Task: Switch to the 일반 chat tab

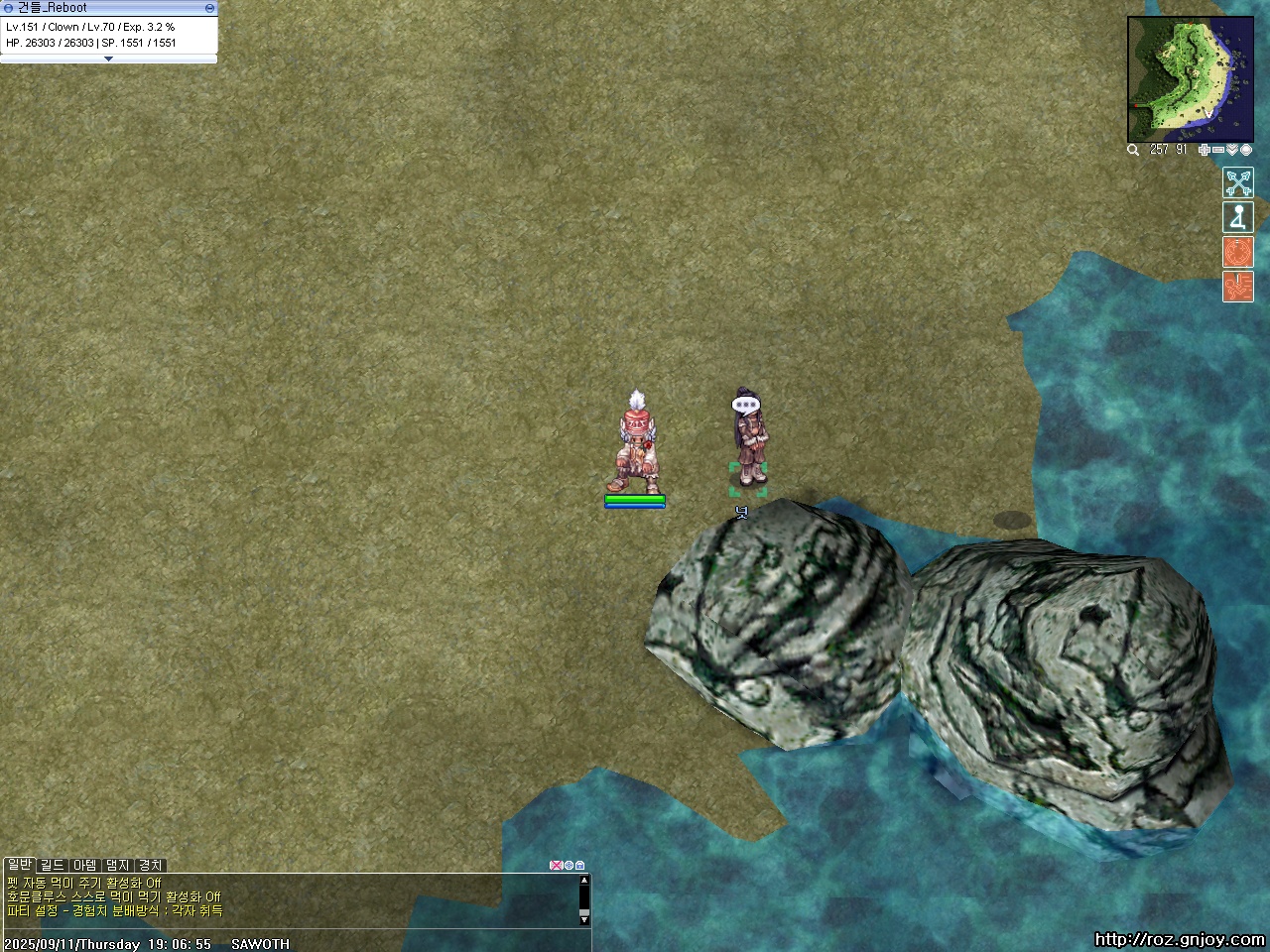Action: point(19,865)
